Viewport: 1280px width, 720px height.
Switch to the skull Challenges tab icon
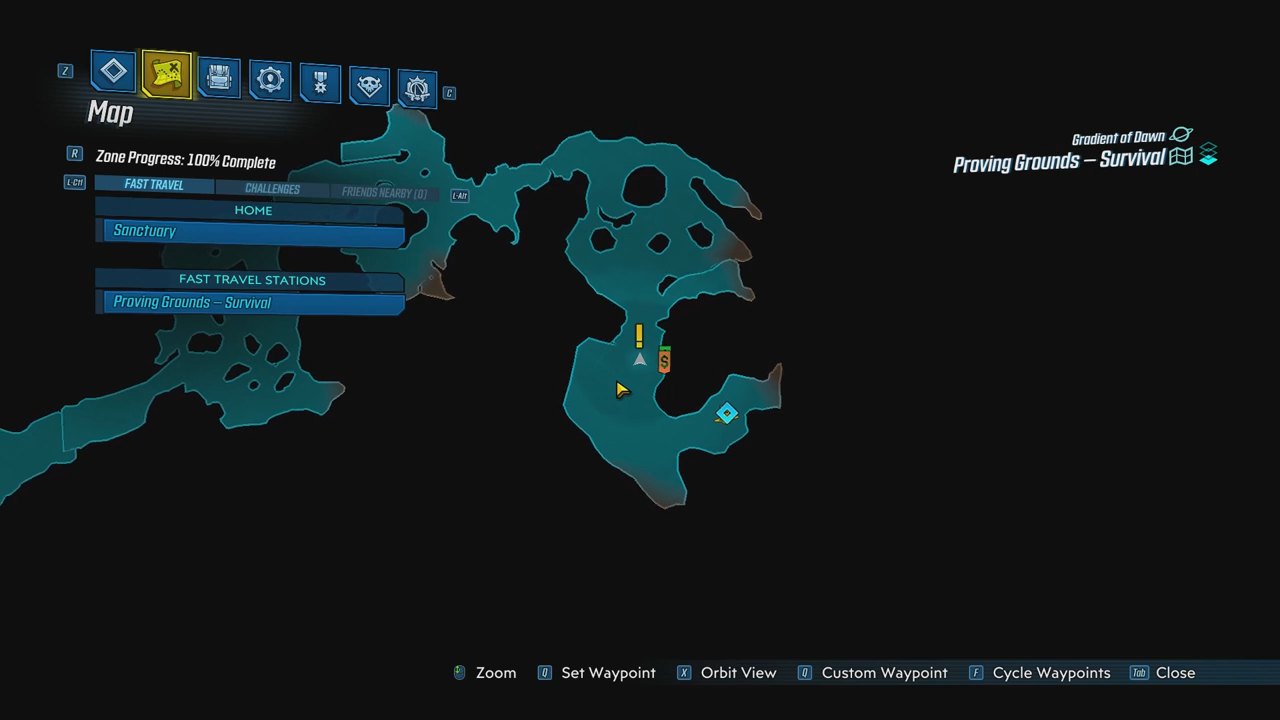369,87
